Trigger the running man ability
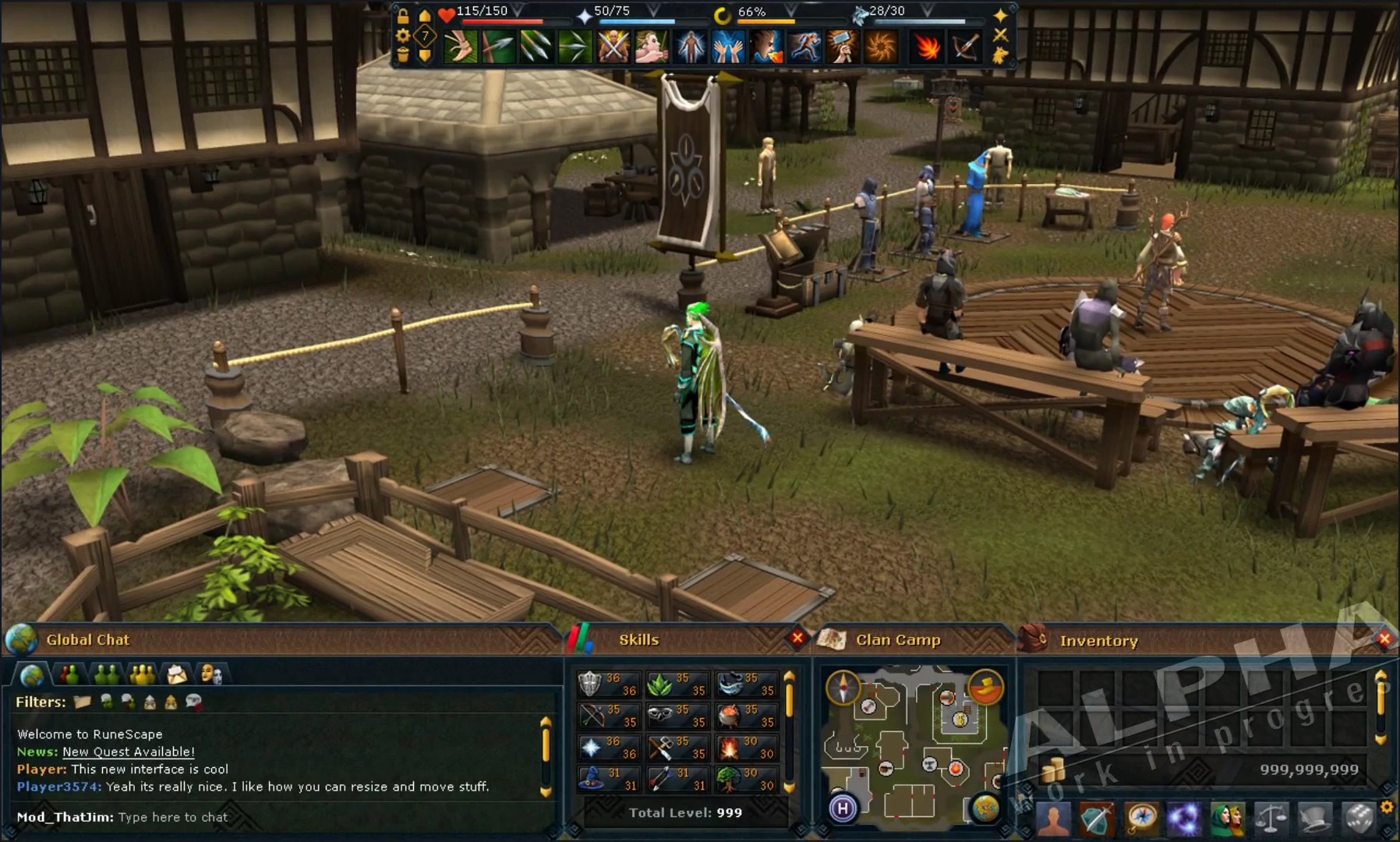The image size is (1400, 842). click(804, 46)
